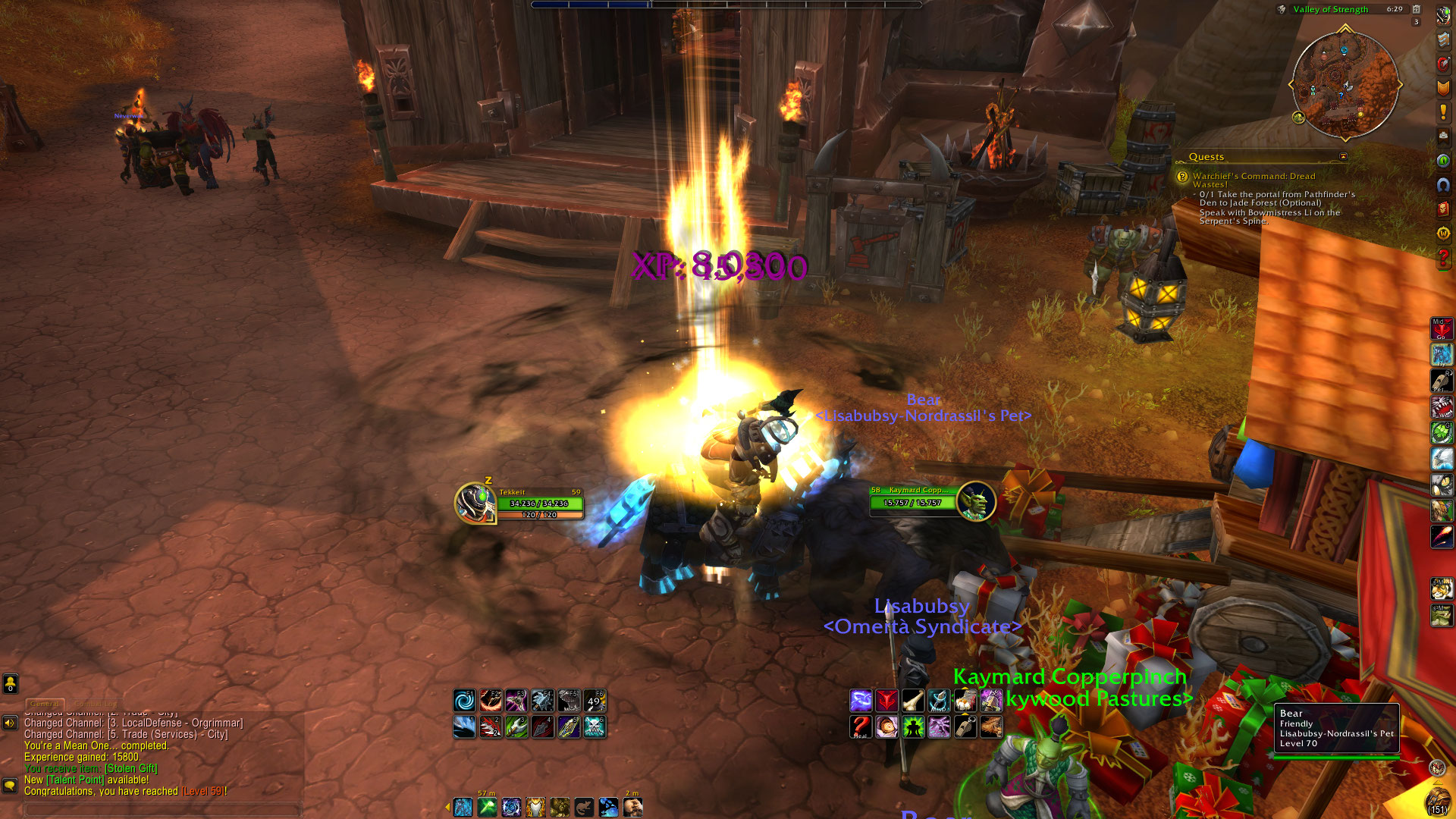Open the quest log exclamation mark button
1456x819 pixels.
[x=1443, y=112]
